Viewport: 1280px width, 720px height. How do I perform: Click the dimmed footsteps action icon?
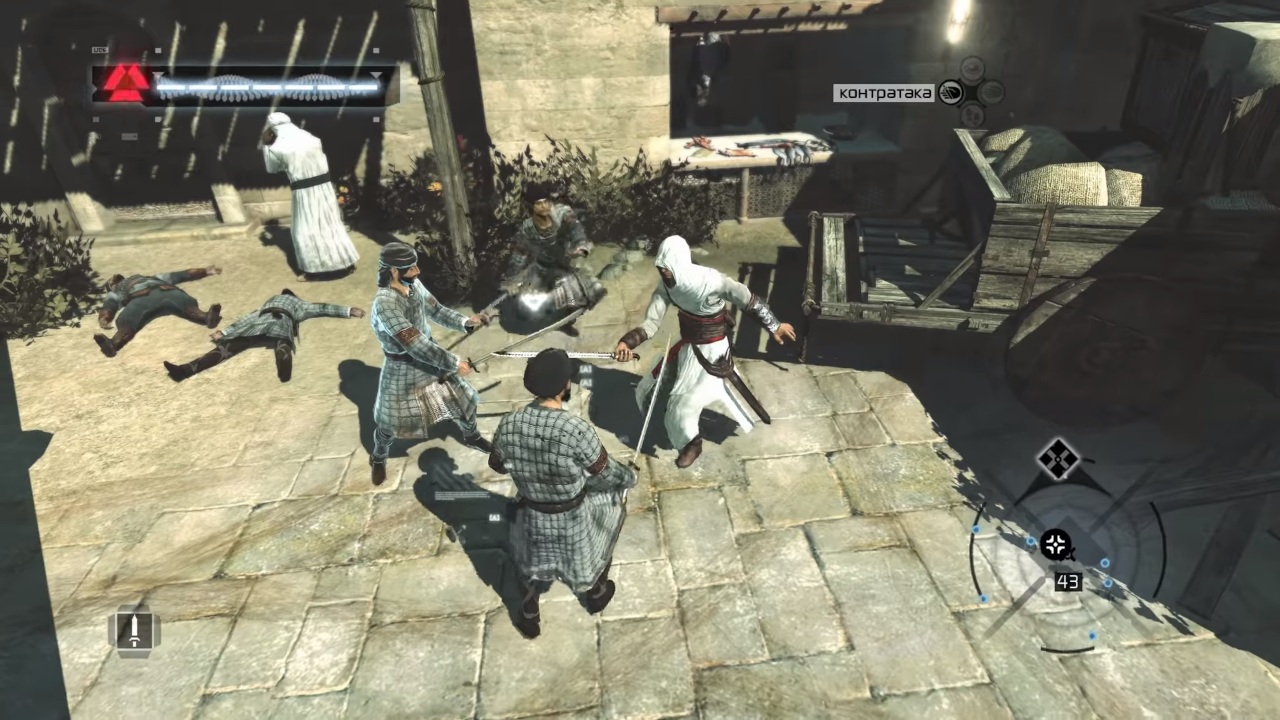coord(971,116)
